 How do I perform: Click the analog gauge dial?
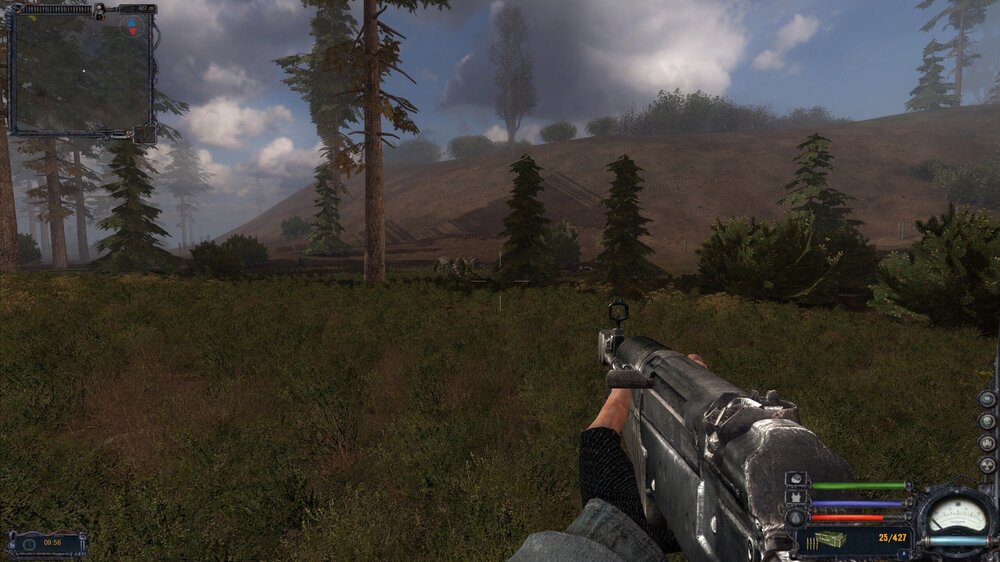tap(957, 515)
